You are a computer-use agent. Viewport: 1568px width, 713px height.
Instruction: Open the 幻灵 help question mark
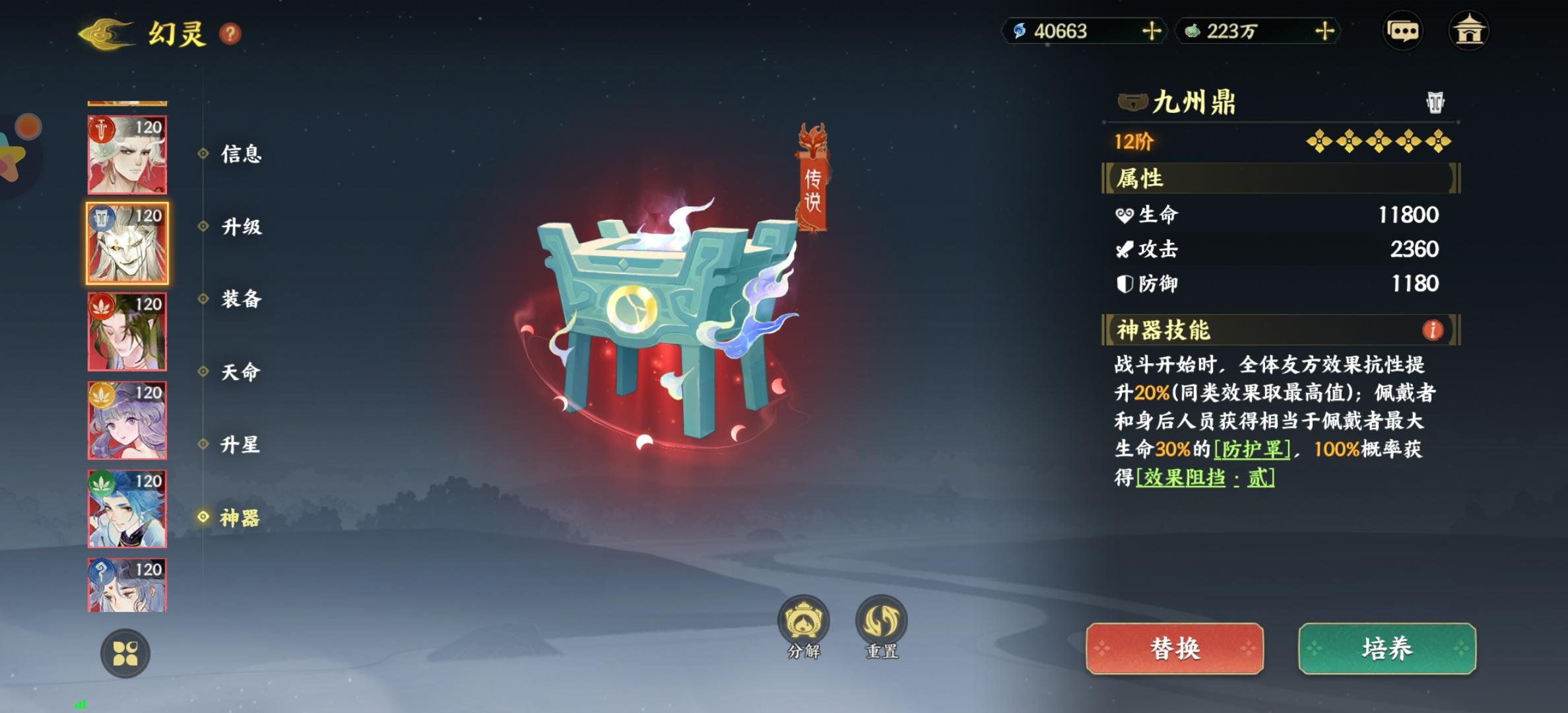click(230, 34)
